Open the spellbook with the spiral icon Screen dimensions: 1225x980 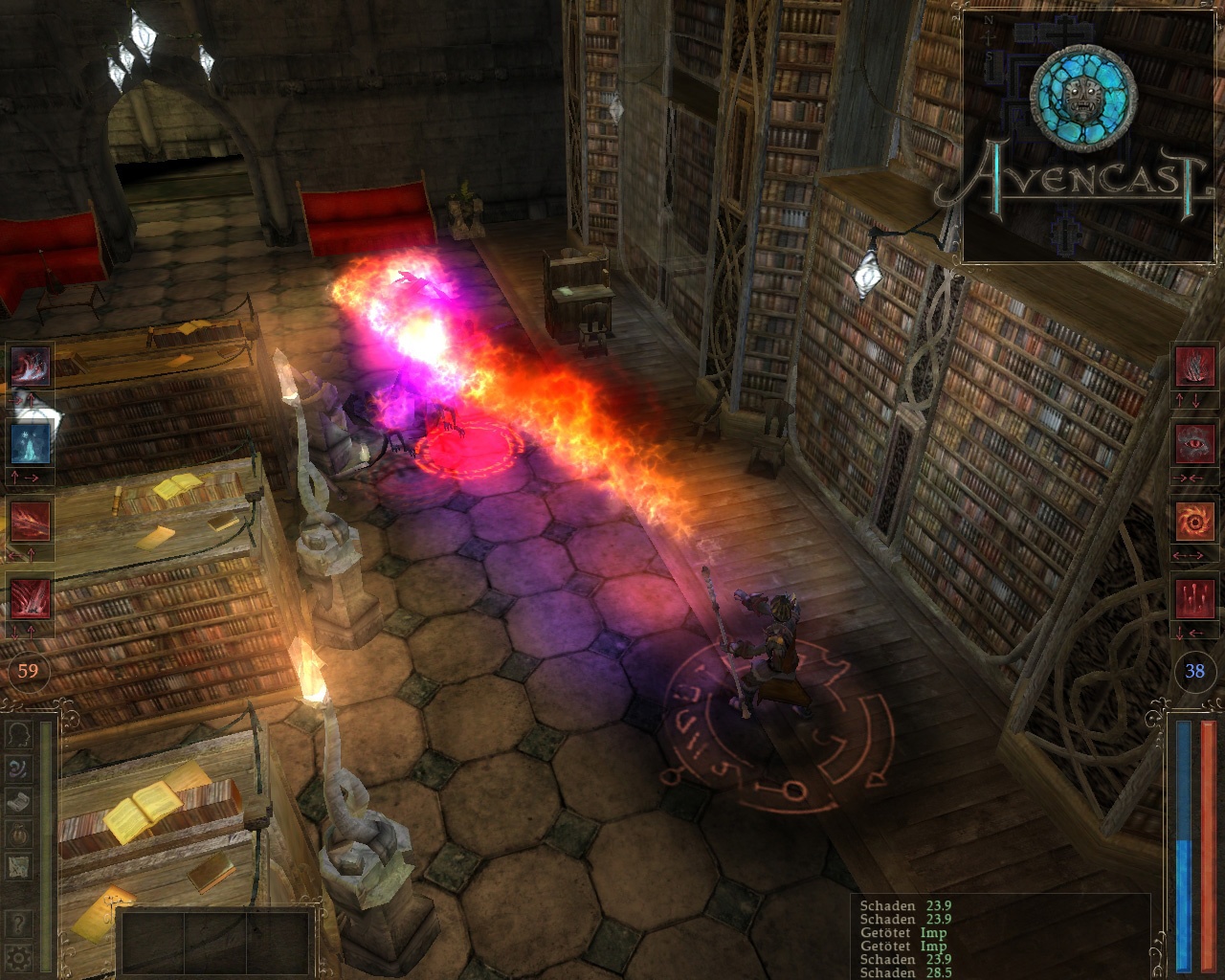pyautogui.click(x=17, y=768)
